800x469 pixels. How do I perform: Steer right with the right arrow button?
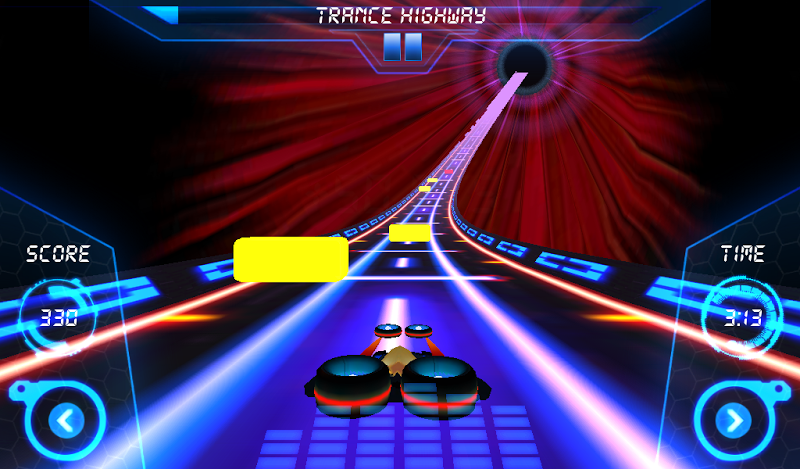(x=733, y=420)
